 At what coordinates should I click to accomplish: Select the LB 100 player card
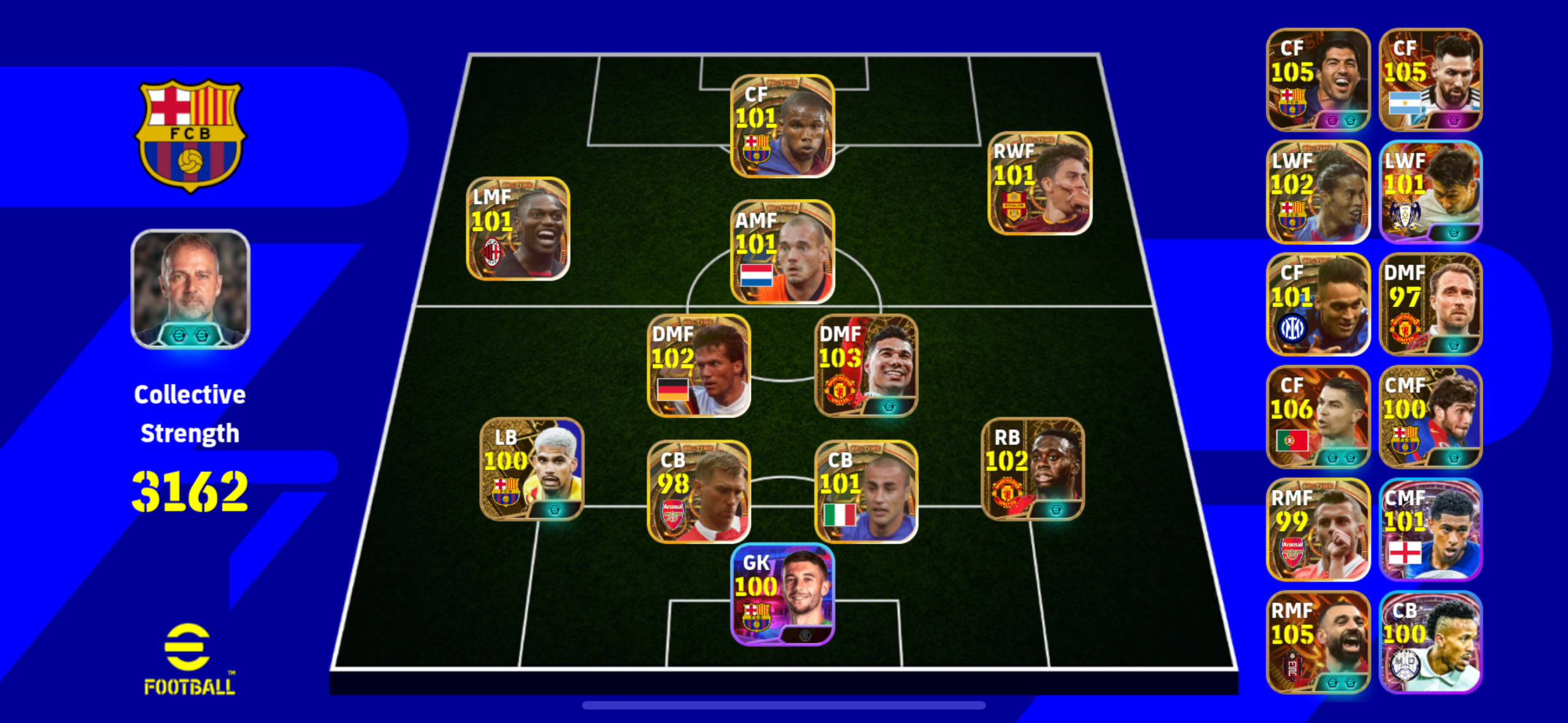[532, 469]
